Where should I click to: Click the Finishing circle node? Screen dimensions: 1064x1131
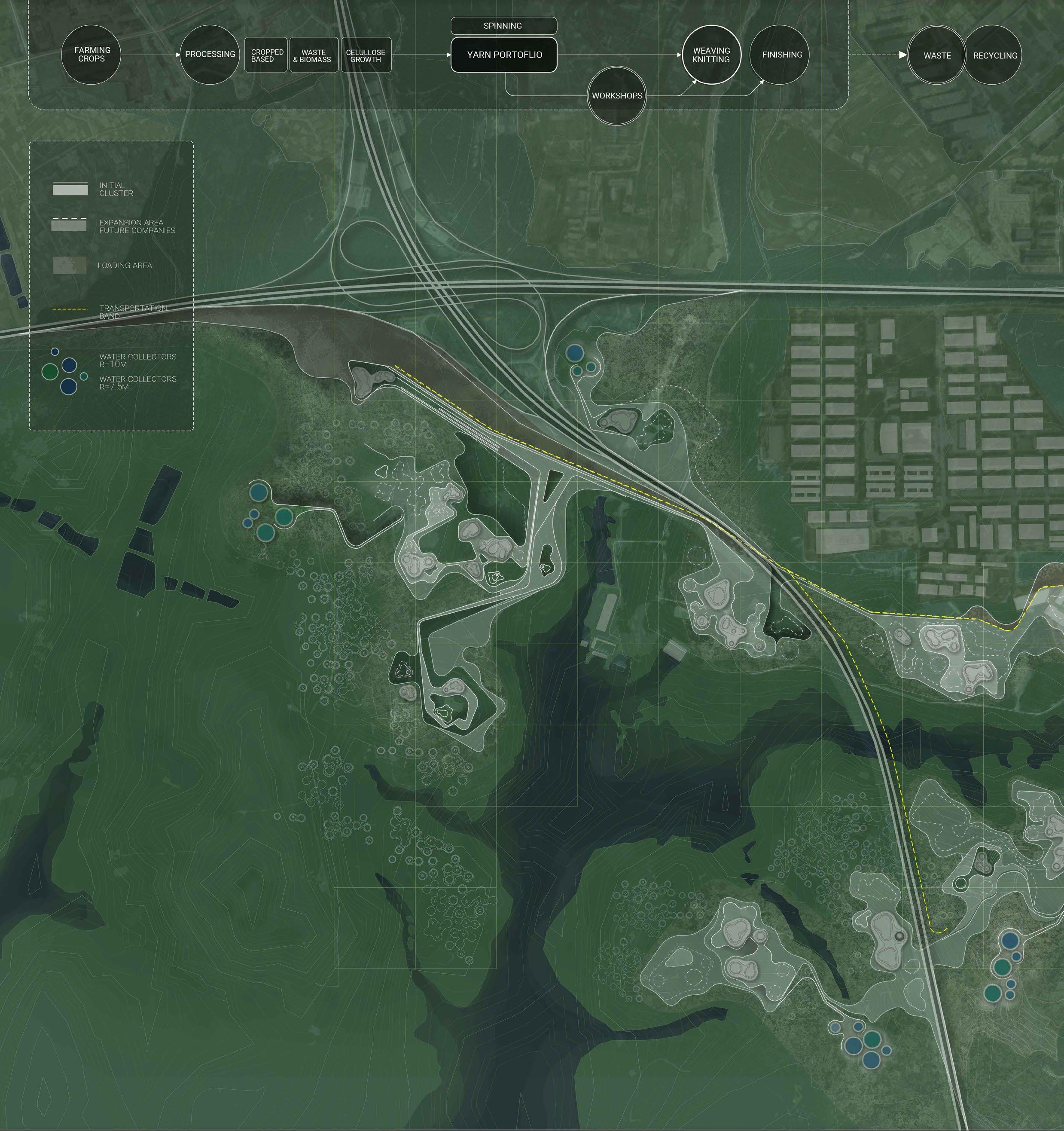point(781,55)
